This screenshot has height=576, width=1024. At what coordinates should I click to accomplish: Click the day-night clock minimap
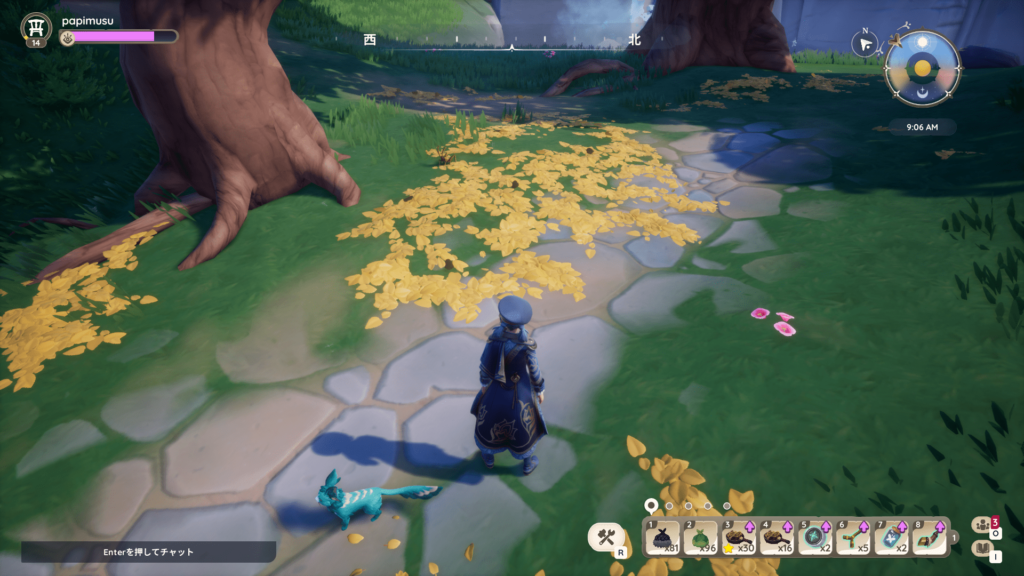coord(922,68)
